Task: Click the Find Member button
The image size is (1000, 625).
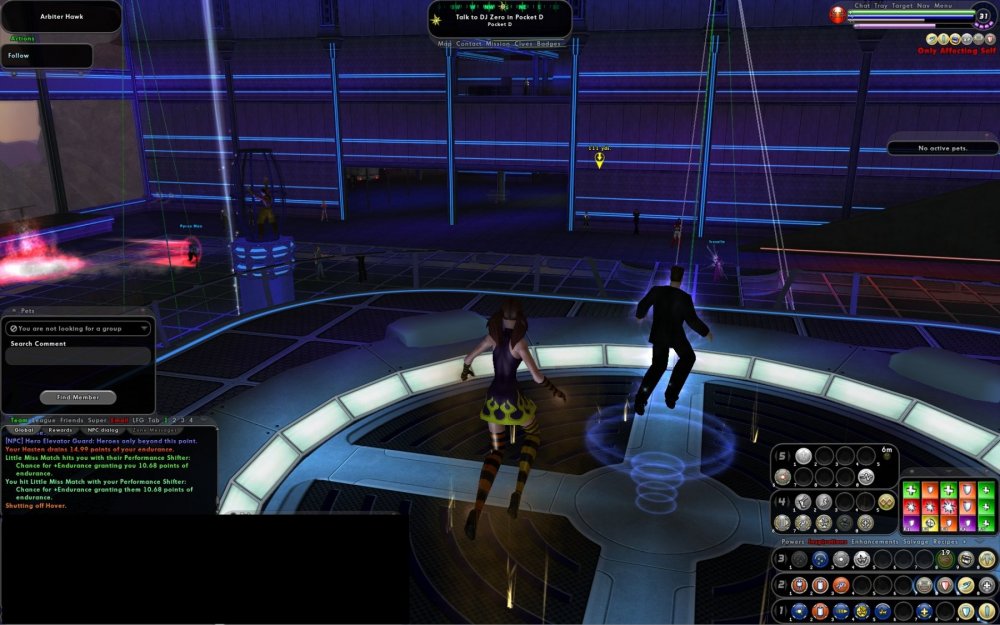Action: [78, 397]
